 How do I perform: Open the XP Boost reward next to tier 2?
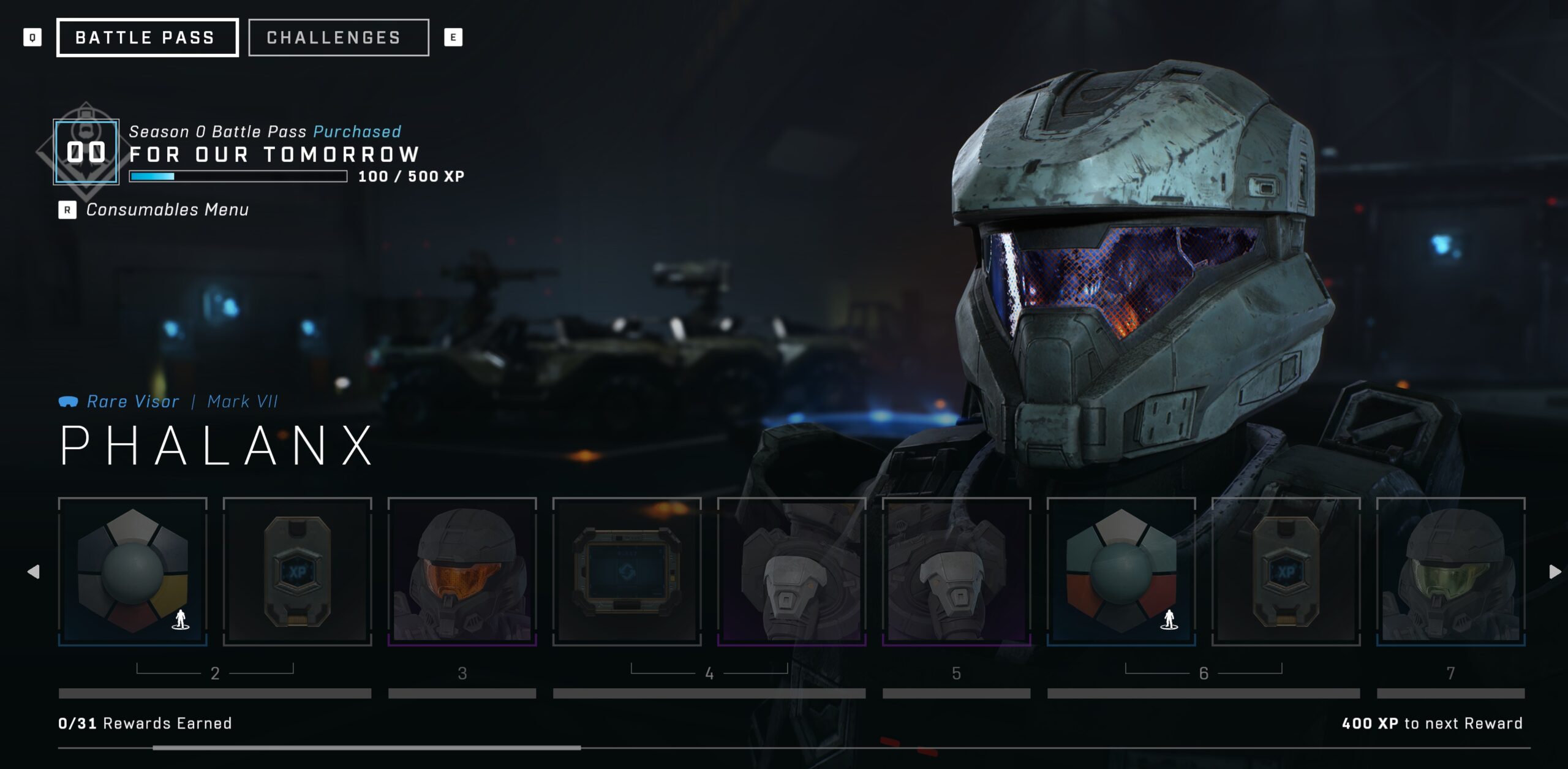(298, 573)
